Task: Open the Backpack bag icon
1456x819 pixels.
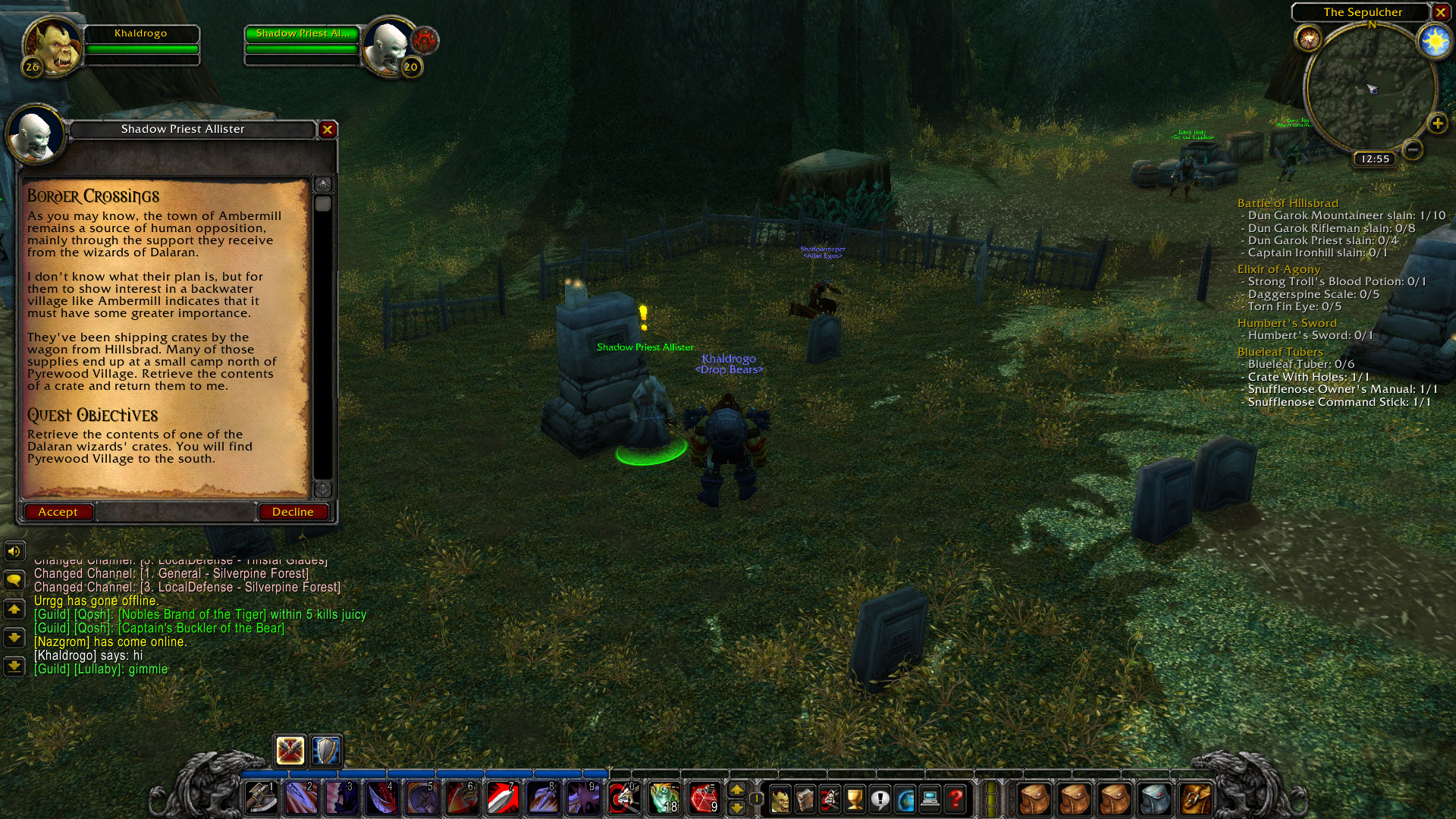Action: (x=1196, y=796)
